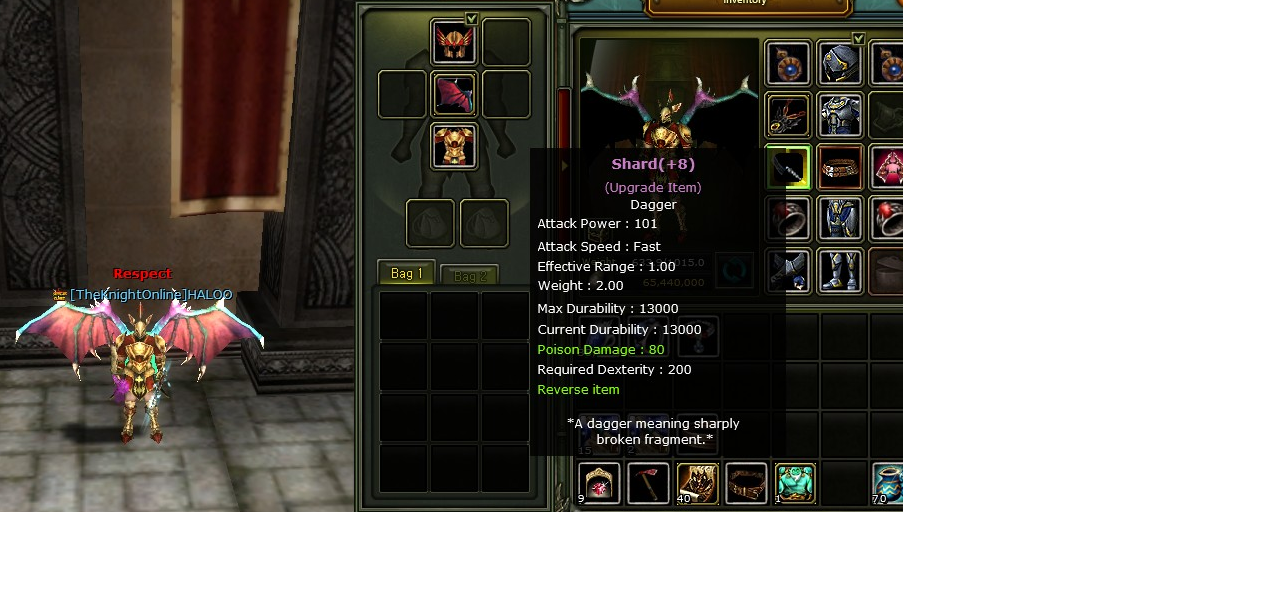Screen dimensions: 1274x595
Task: Select the equipped steel helmet slot
Action: coord(840,64)
